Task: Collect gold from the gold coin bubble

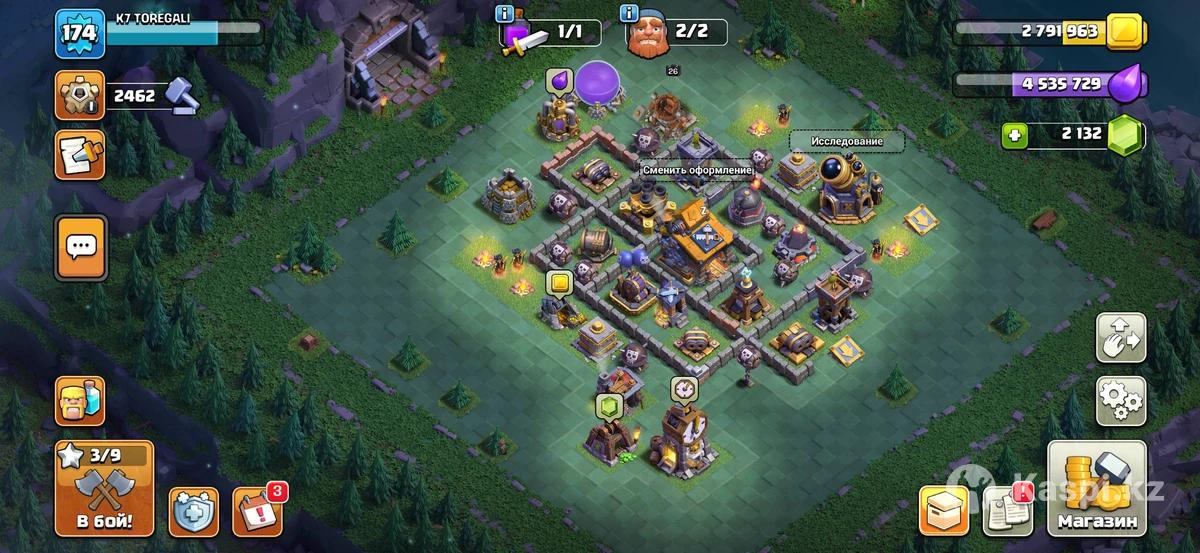Action: pos(559,284)
